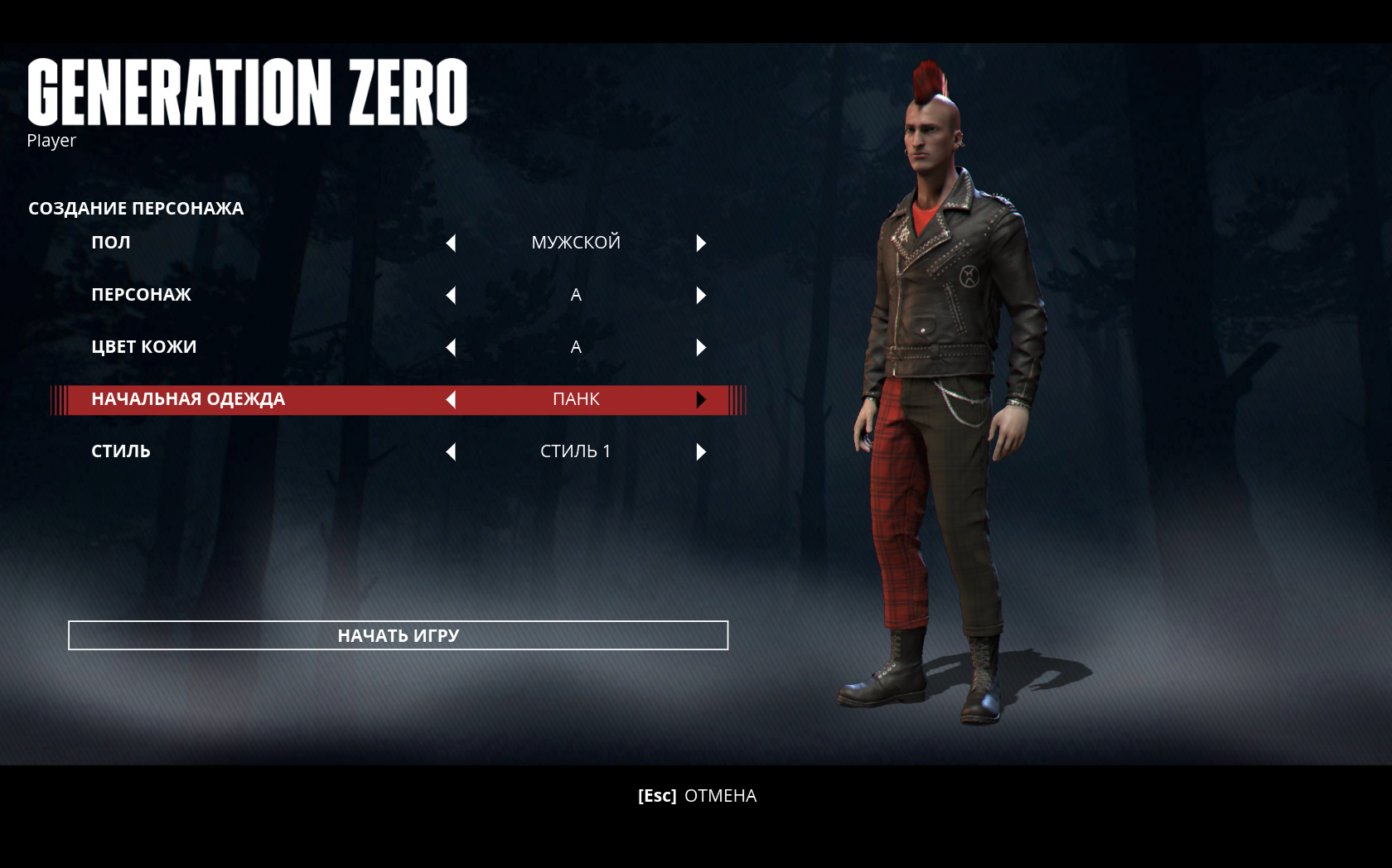The image size is (1392, 868).
Task: Change СТИЛЬ to the next style
Action: point(701,451)
